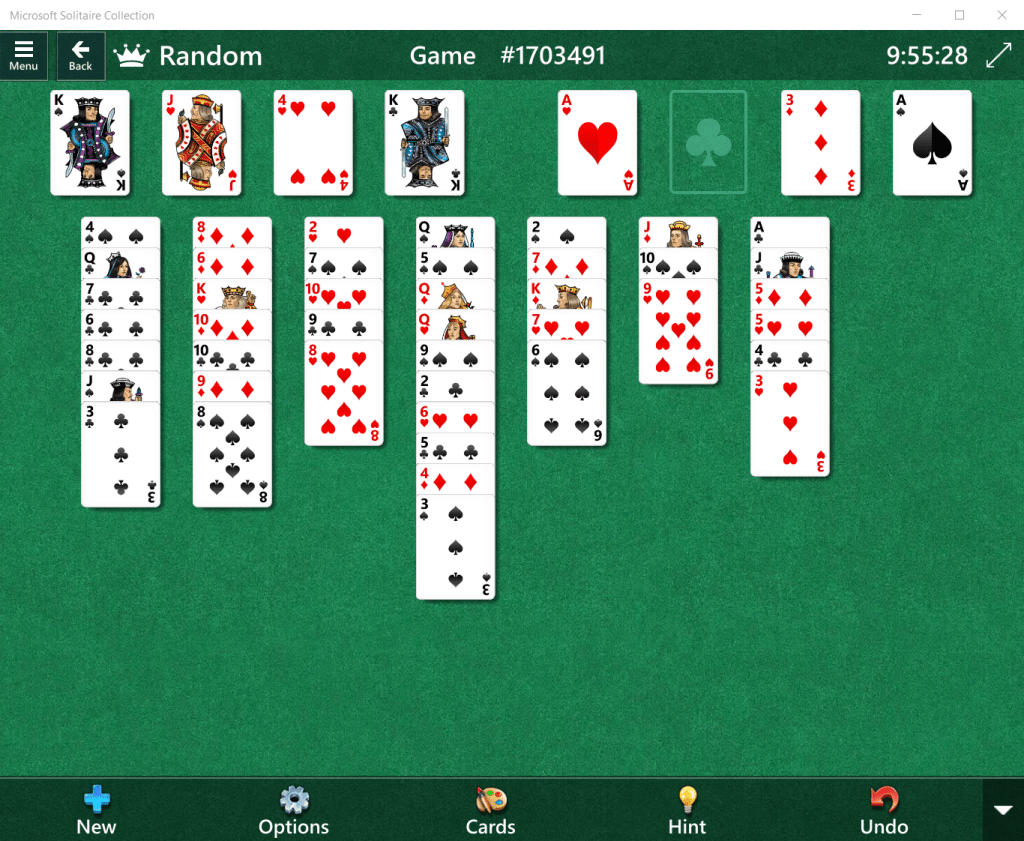Pick the four of hearts free cell
Image resolution: width=1024 pixels, height=841 pixels.
(x=313, y=143)
